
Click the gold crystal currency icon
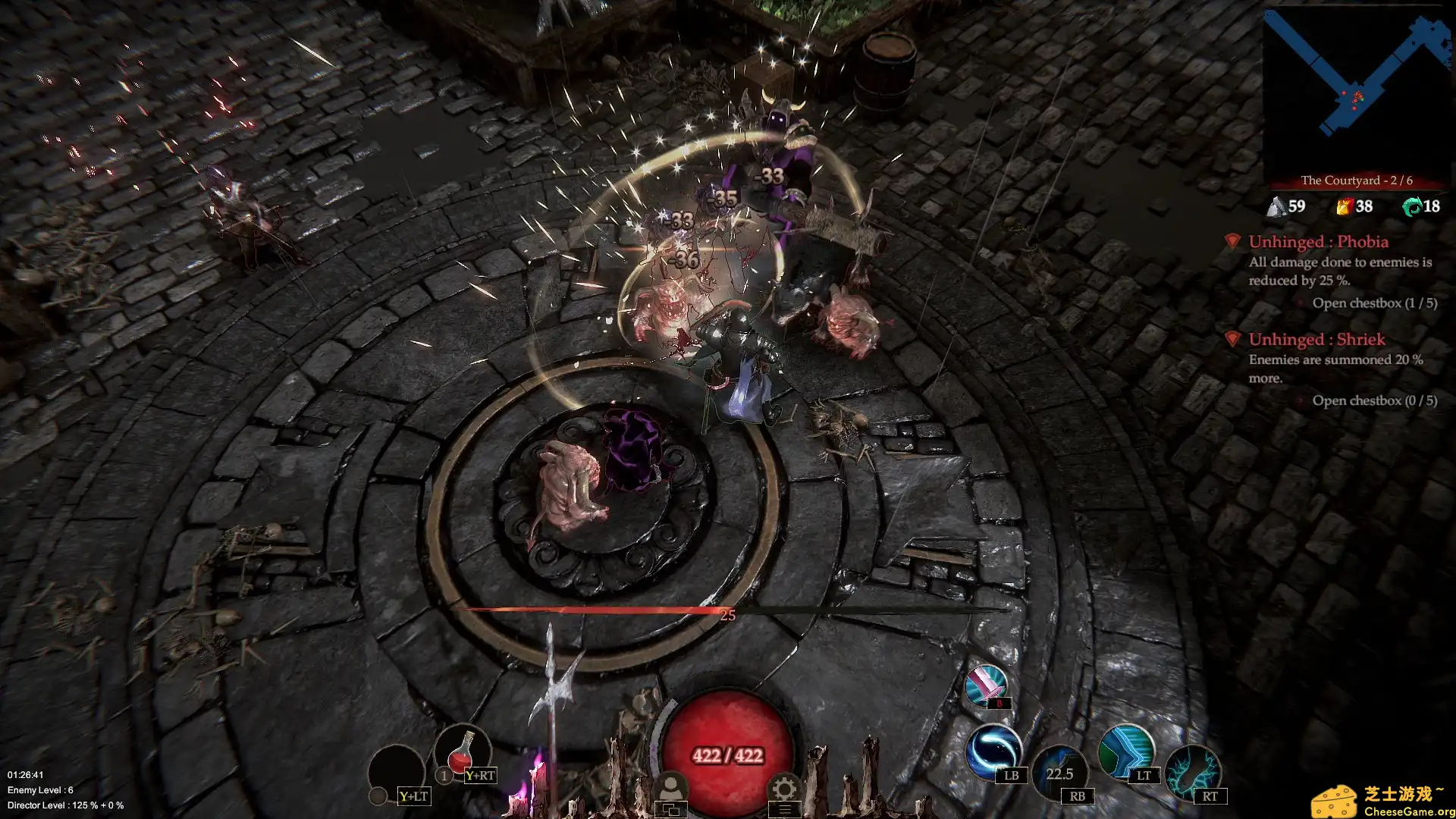(1344, 206)
